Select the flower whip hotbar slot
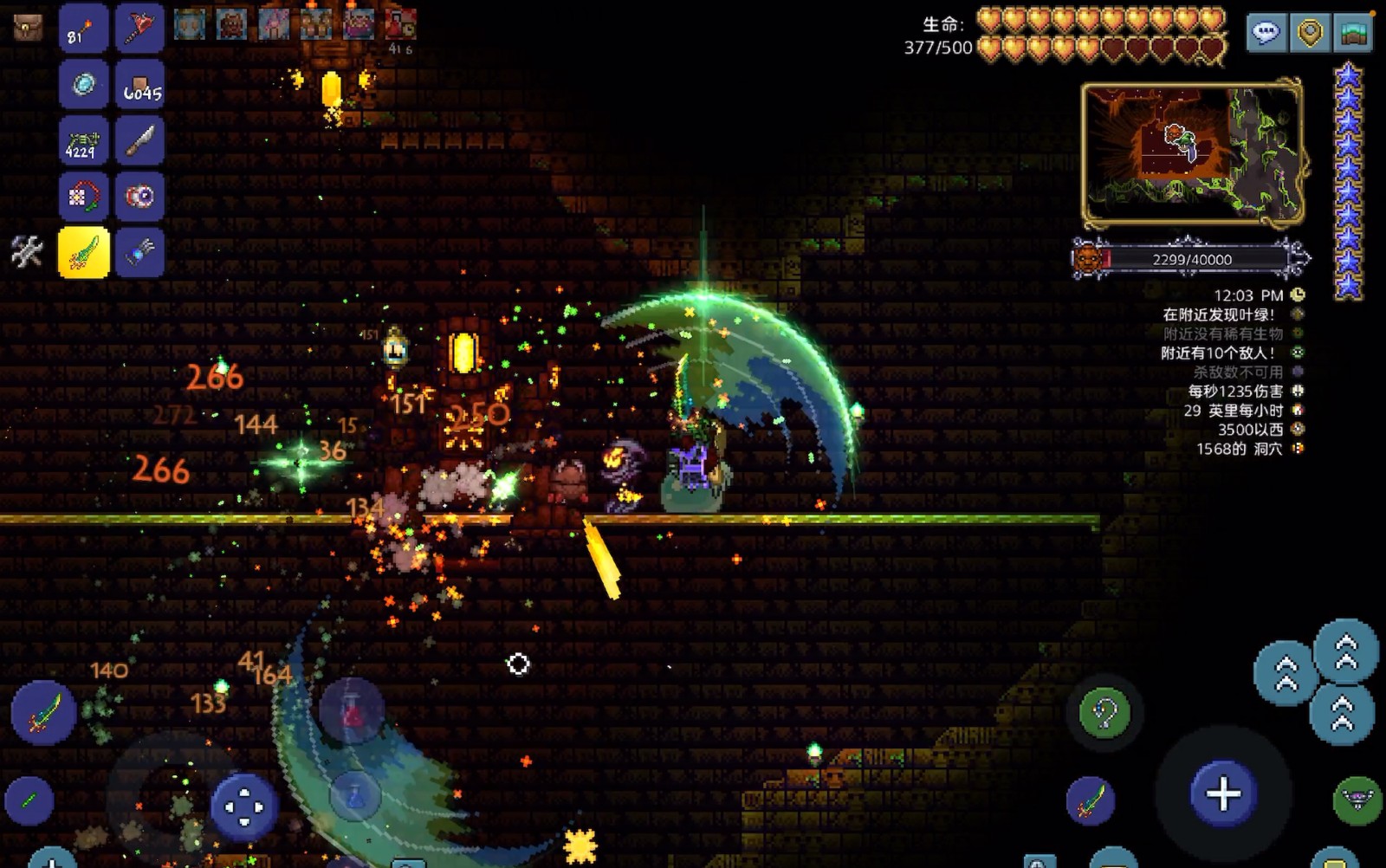The height and width of the screenshot is (868, 1386). pos(83,197)
